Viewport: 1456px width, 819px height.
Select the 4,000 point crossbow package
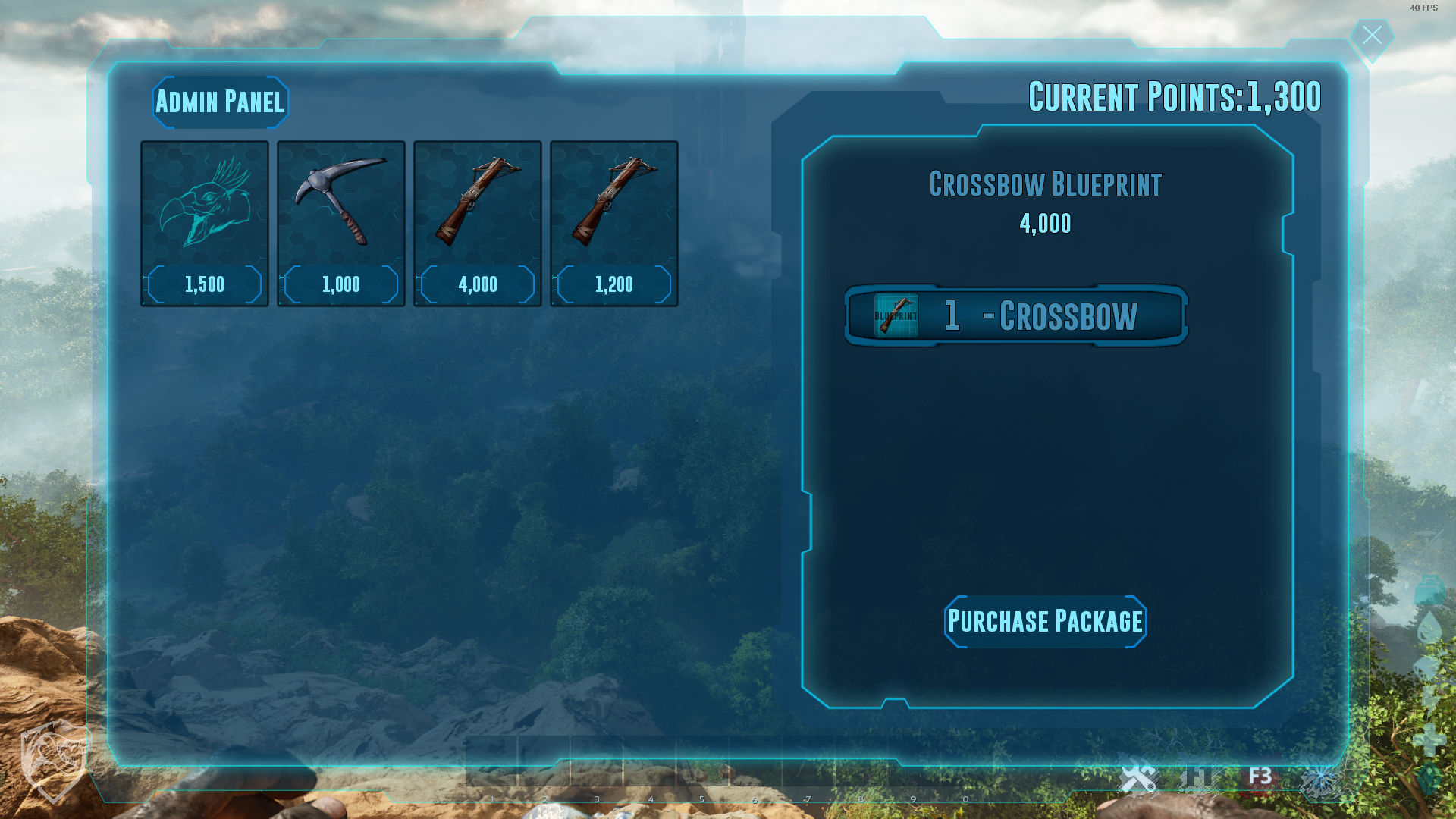(478, 223)
